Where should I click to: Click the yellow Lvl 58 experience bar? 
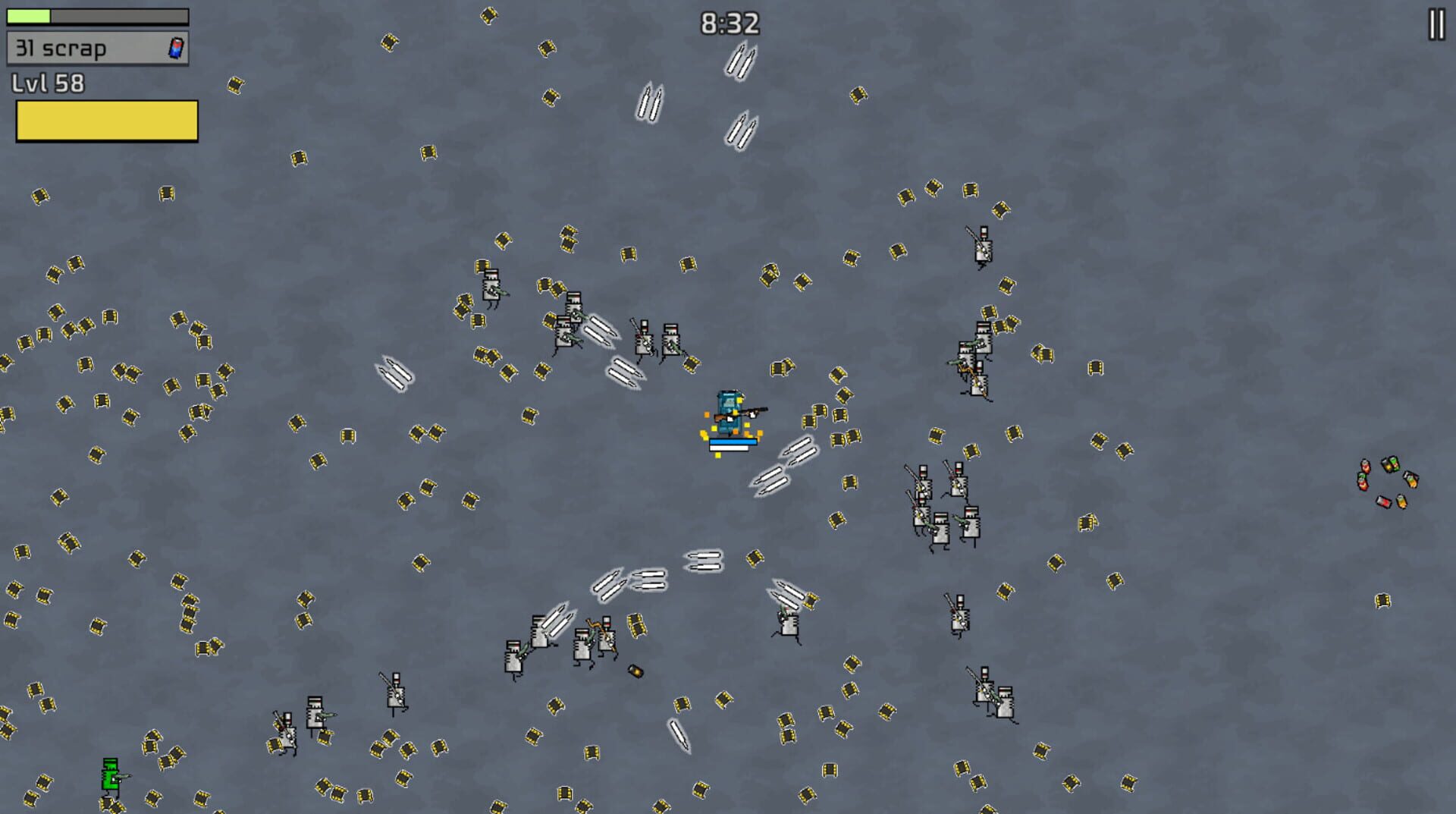coord(106,120)
